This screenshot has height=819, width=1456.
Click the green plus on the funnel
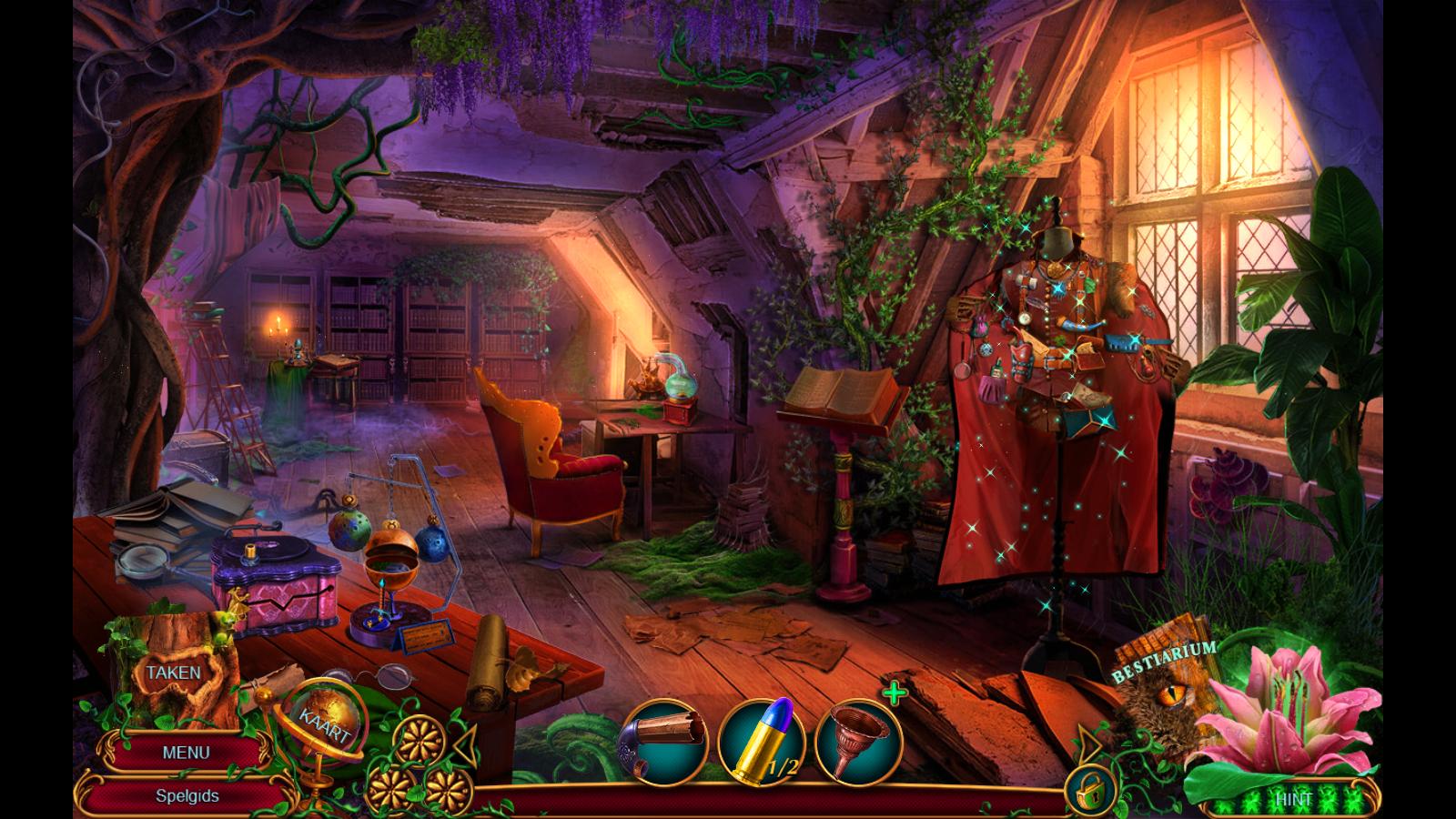click(895, 694)
